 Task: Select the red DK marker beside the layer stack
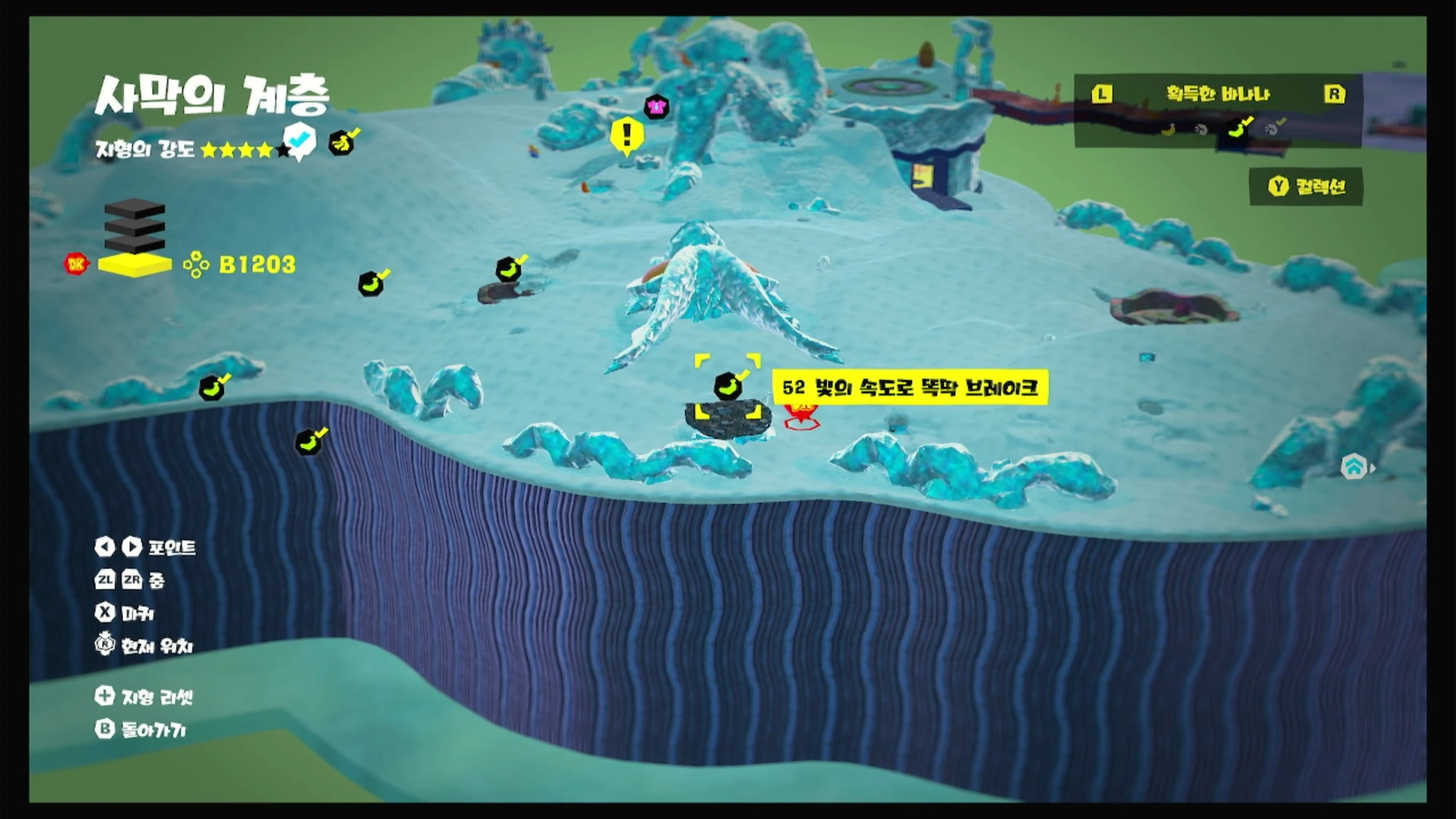click(x=76, y=264)
